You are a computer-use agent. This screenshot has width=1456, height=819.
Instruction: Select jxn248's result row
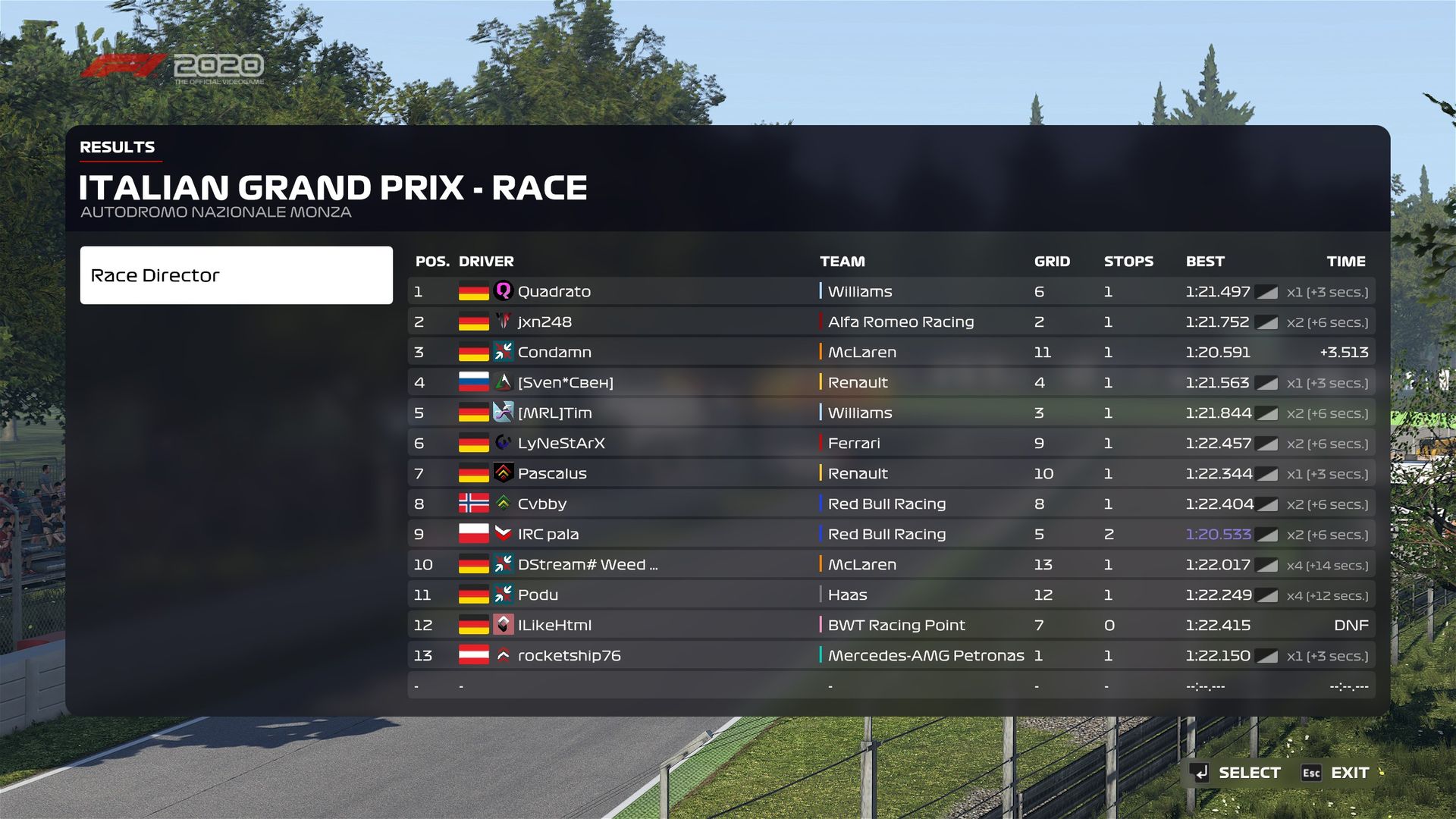[x=891, y=322]
